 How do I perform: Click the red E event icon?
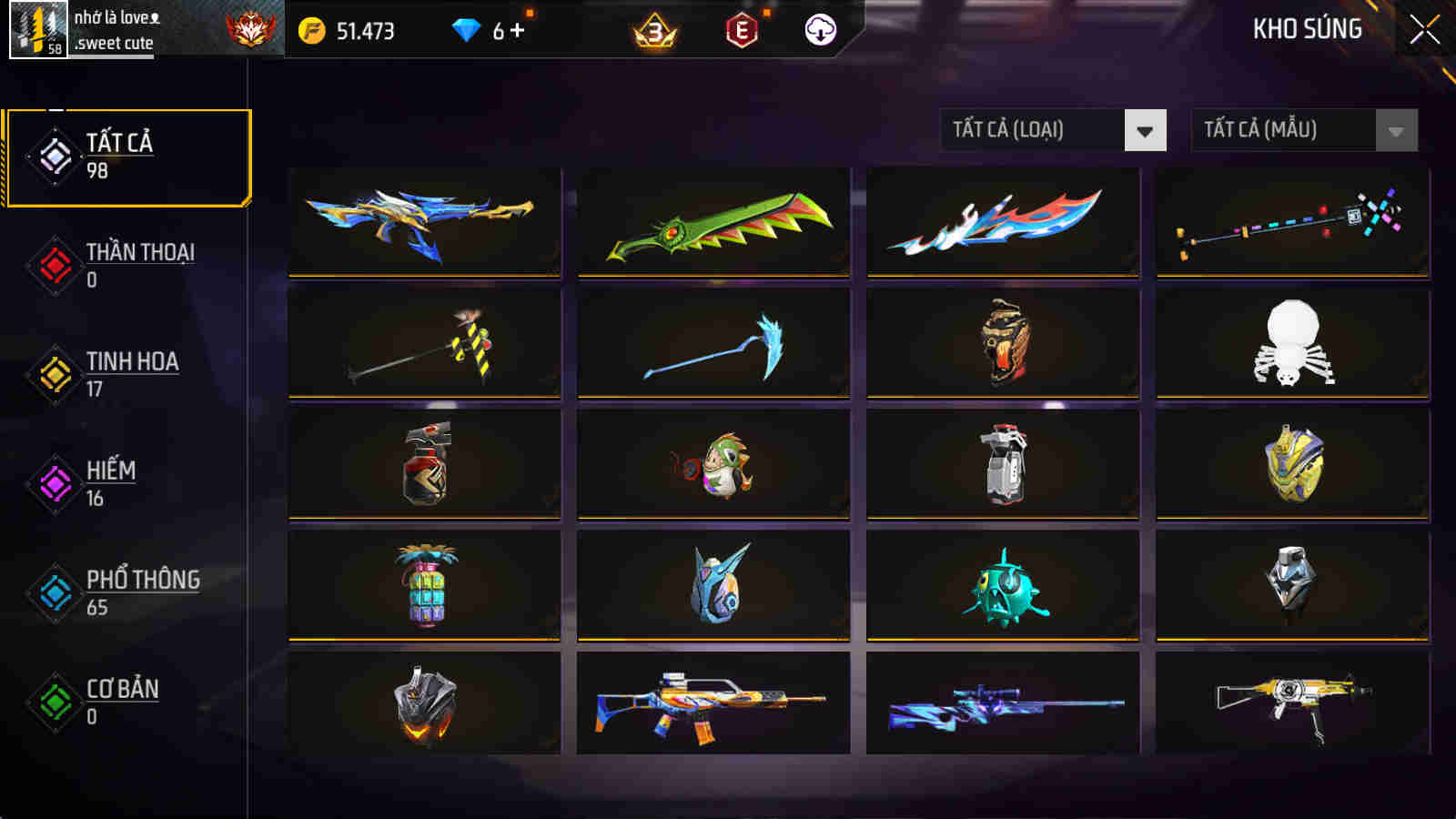(x=739, y=31)
